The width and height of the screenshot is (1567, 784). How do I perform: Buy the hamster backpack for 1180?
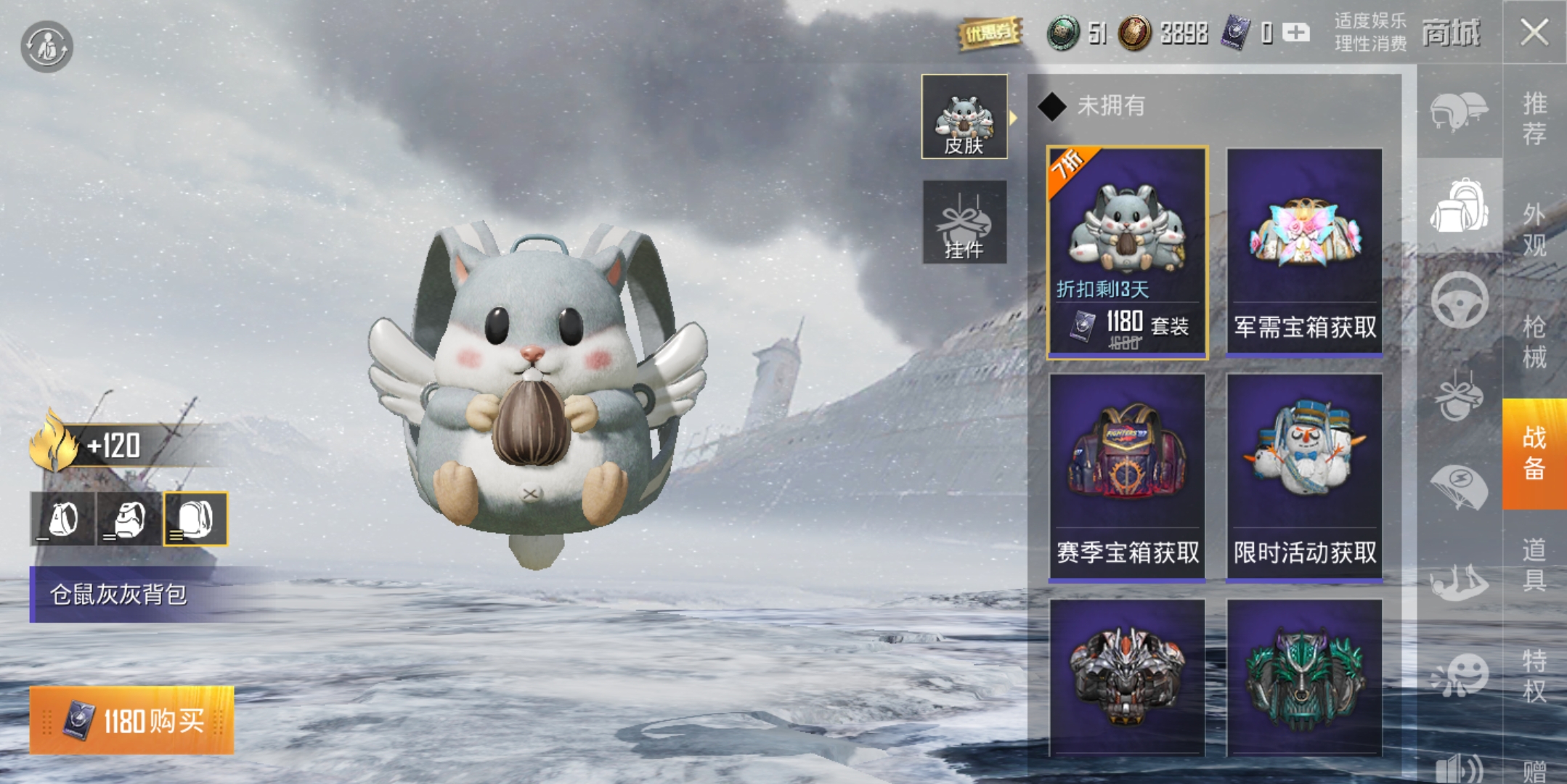[131, 721]
